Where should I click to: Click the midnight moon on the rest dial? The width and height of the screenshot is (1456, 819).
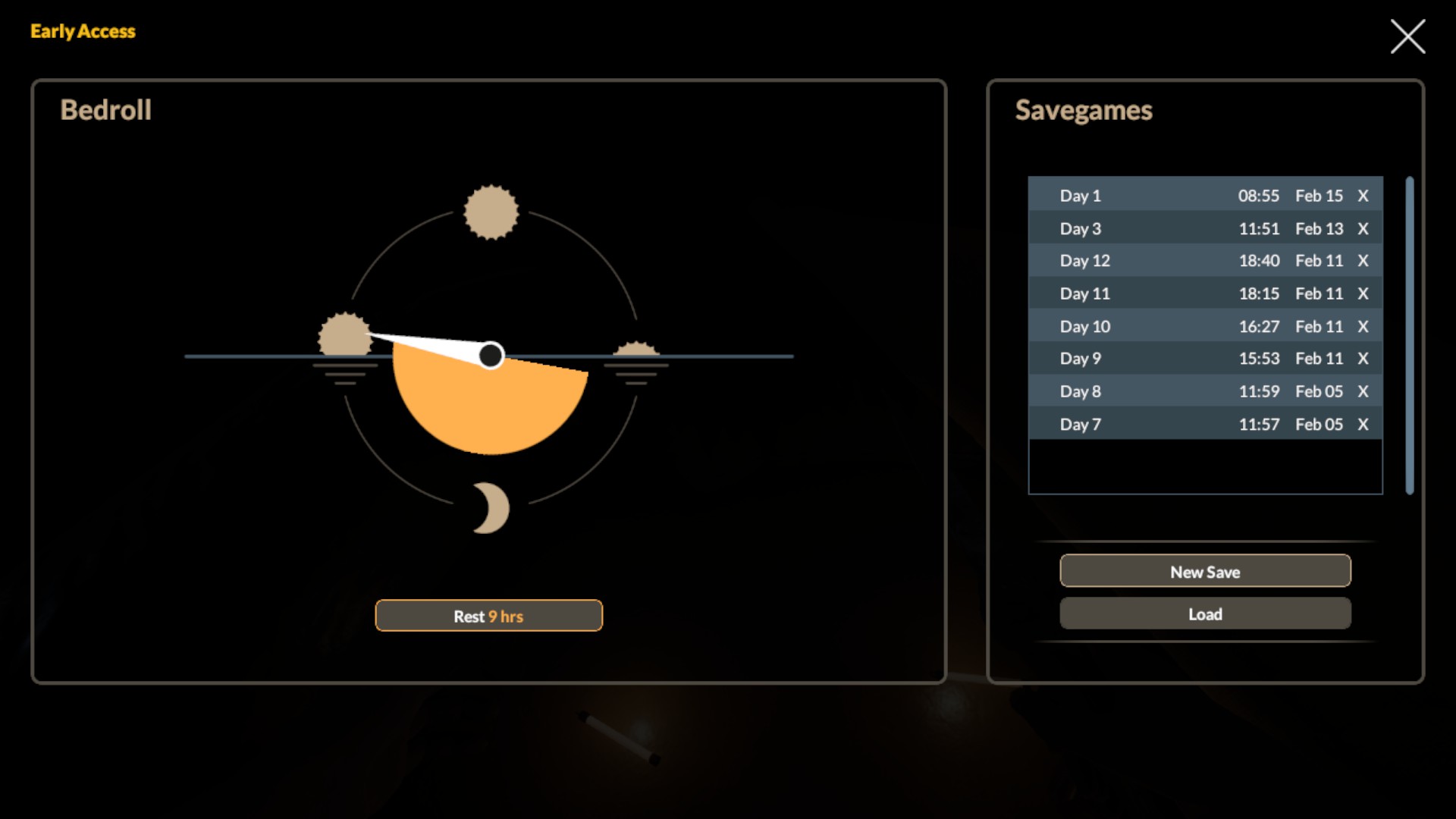click(491, 508)
